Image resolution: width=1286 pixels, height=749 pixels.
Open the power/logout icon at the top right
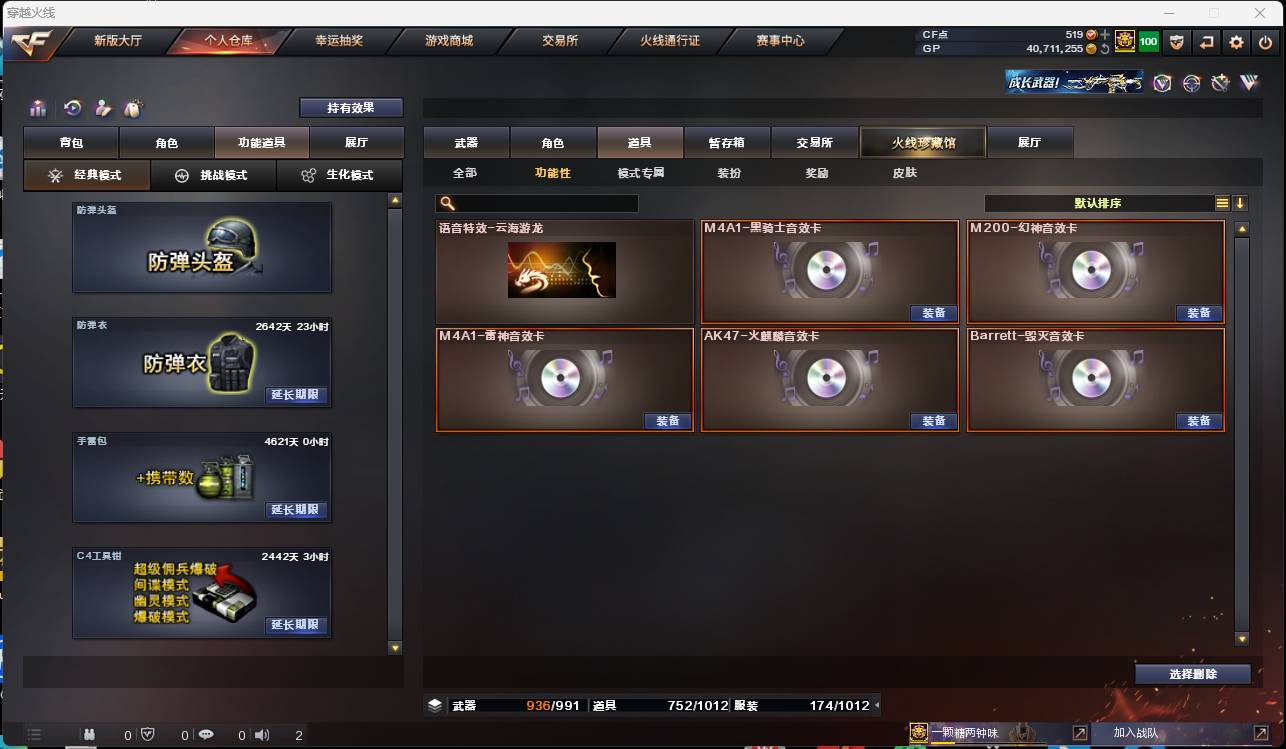pyautogui.click(x=1265, y=42)
